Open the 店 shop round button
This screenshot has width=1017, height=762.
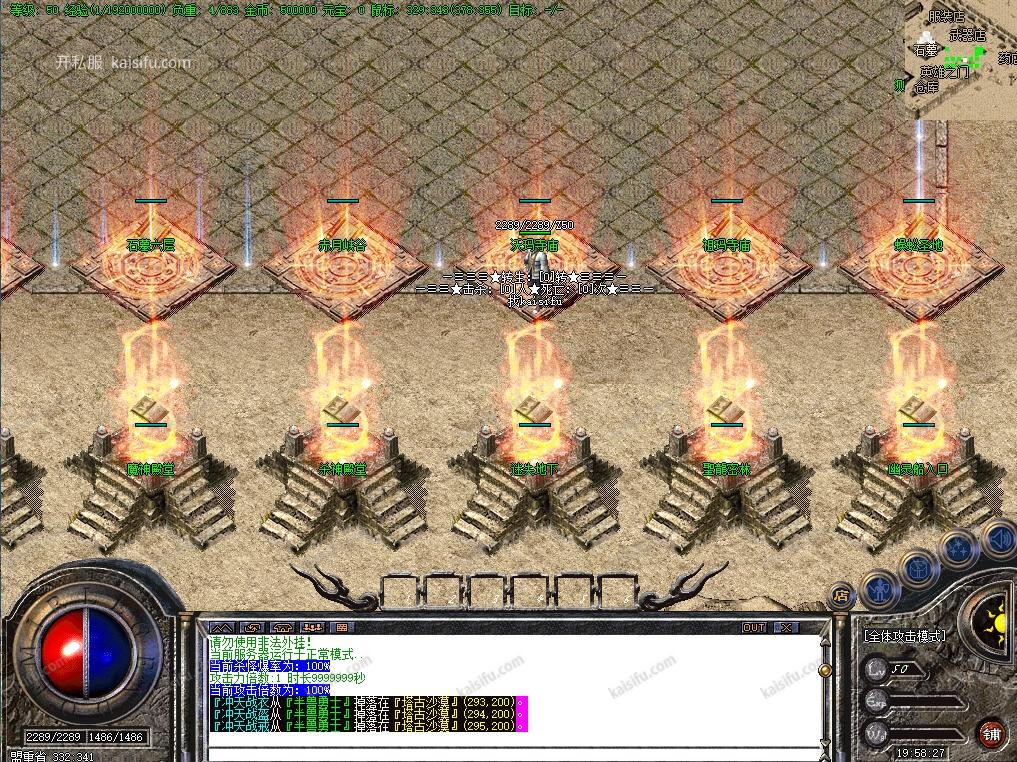(841, 596)
